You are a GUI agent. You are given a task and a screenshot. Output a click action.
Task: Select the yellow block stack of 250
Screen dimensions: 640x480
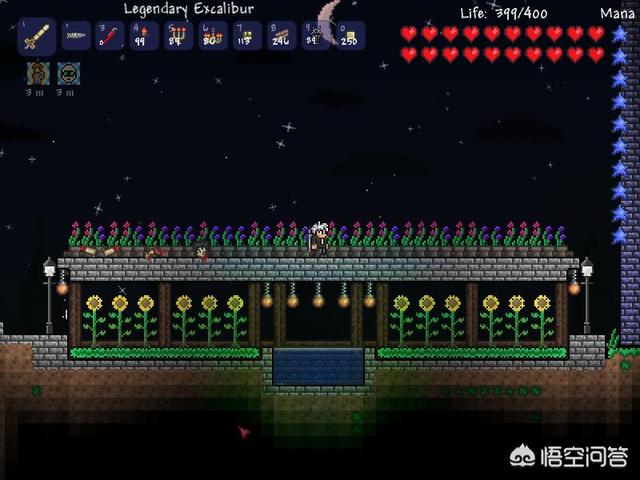coord(349,36)
